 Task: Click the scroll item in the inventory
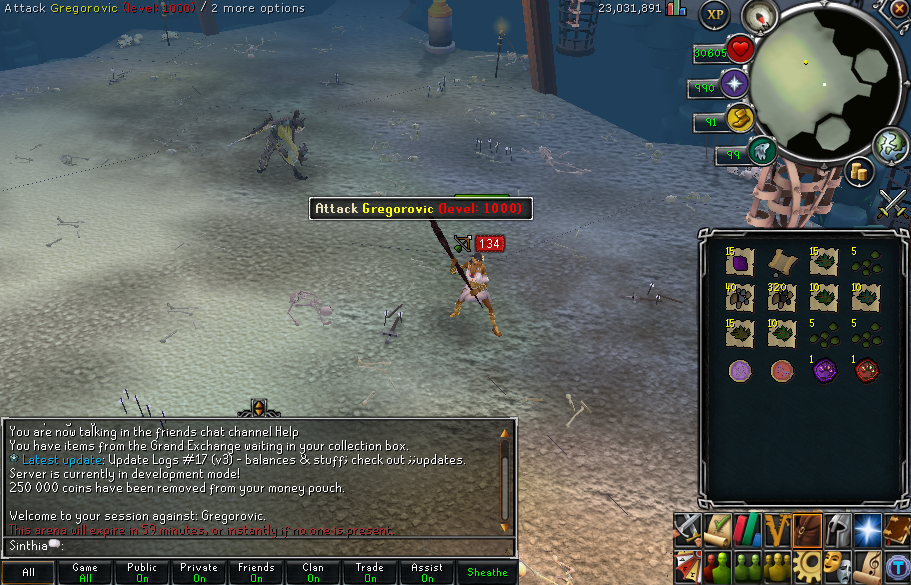pos(781,262)
